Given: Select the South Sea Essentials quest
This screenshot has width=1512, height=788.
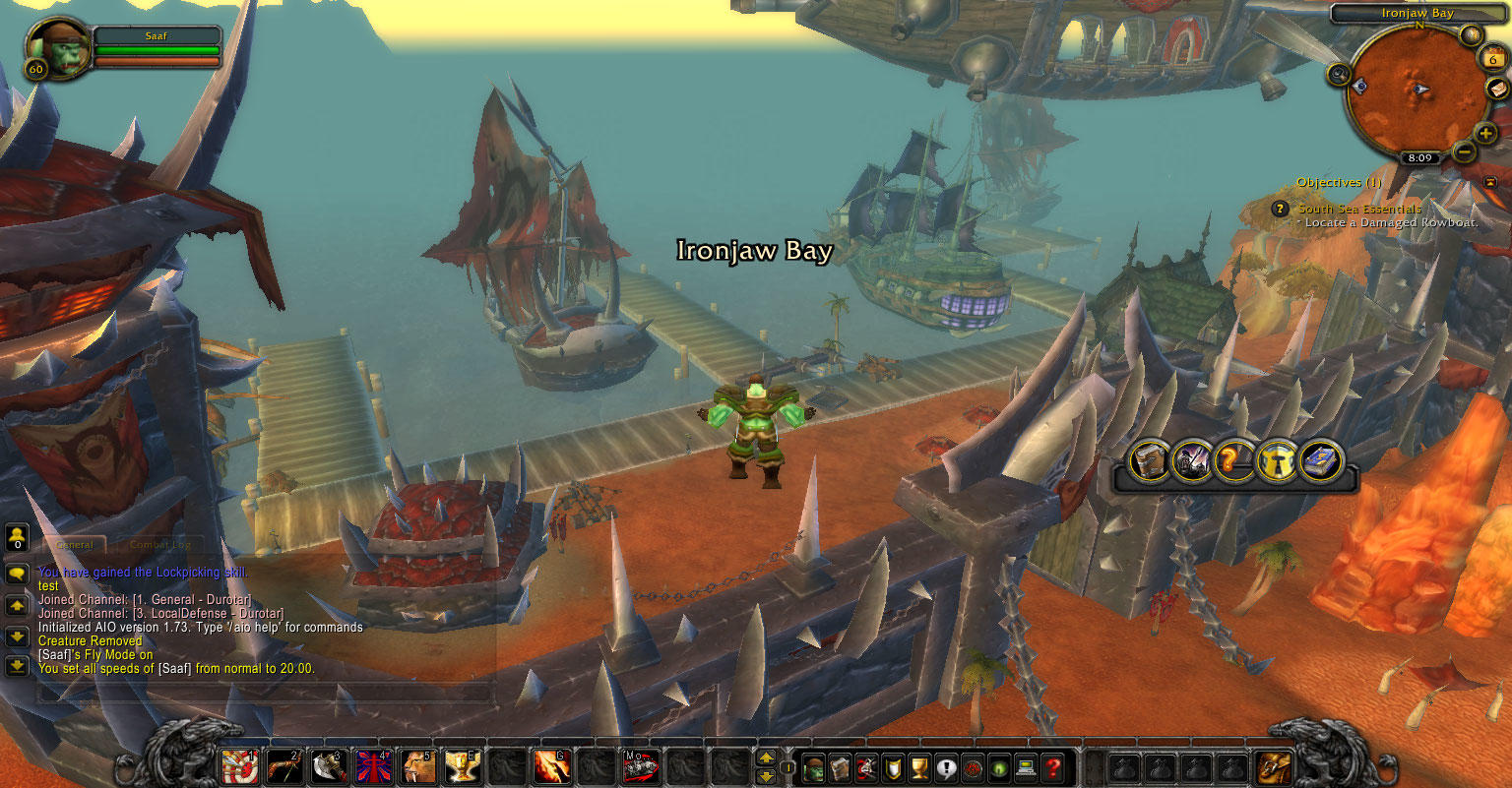Looking at the screenshot, I should [x=1359, y=209].
